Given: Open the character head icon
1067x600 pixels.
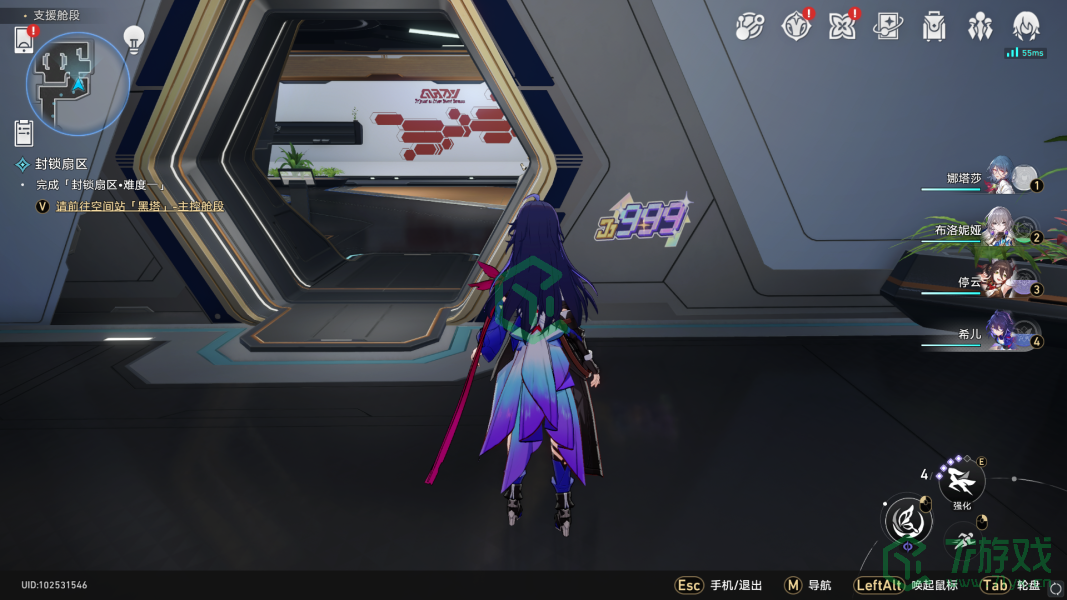Looking at the screenshot, I should pos(1026,27).
